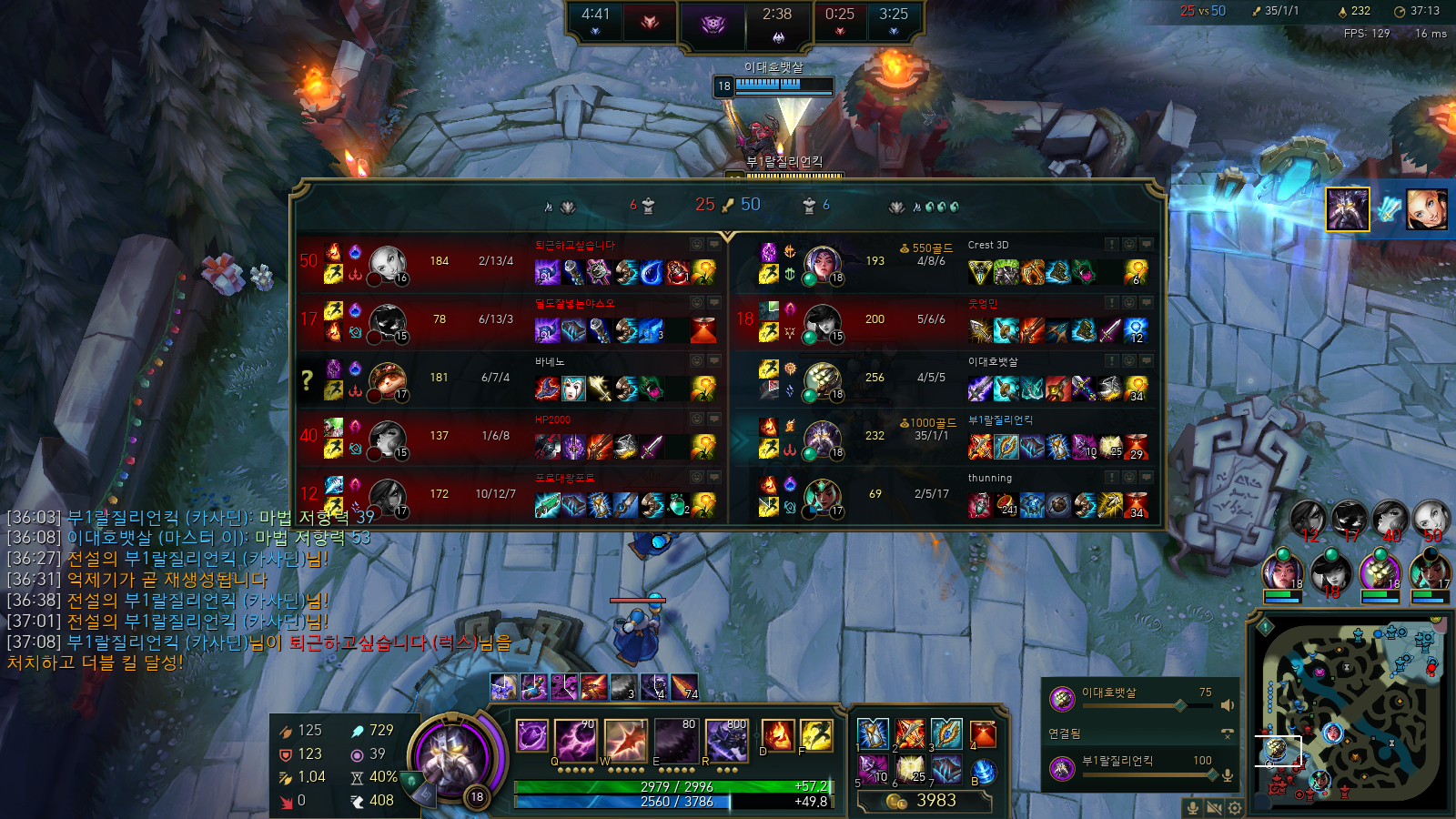
Task: Click the F summoner spell icon
Action: 815,737
